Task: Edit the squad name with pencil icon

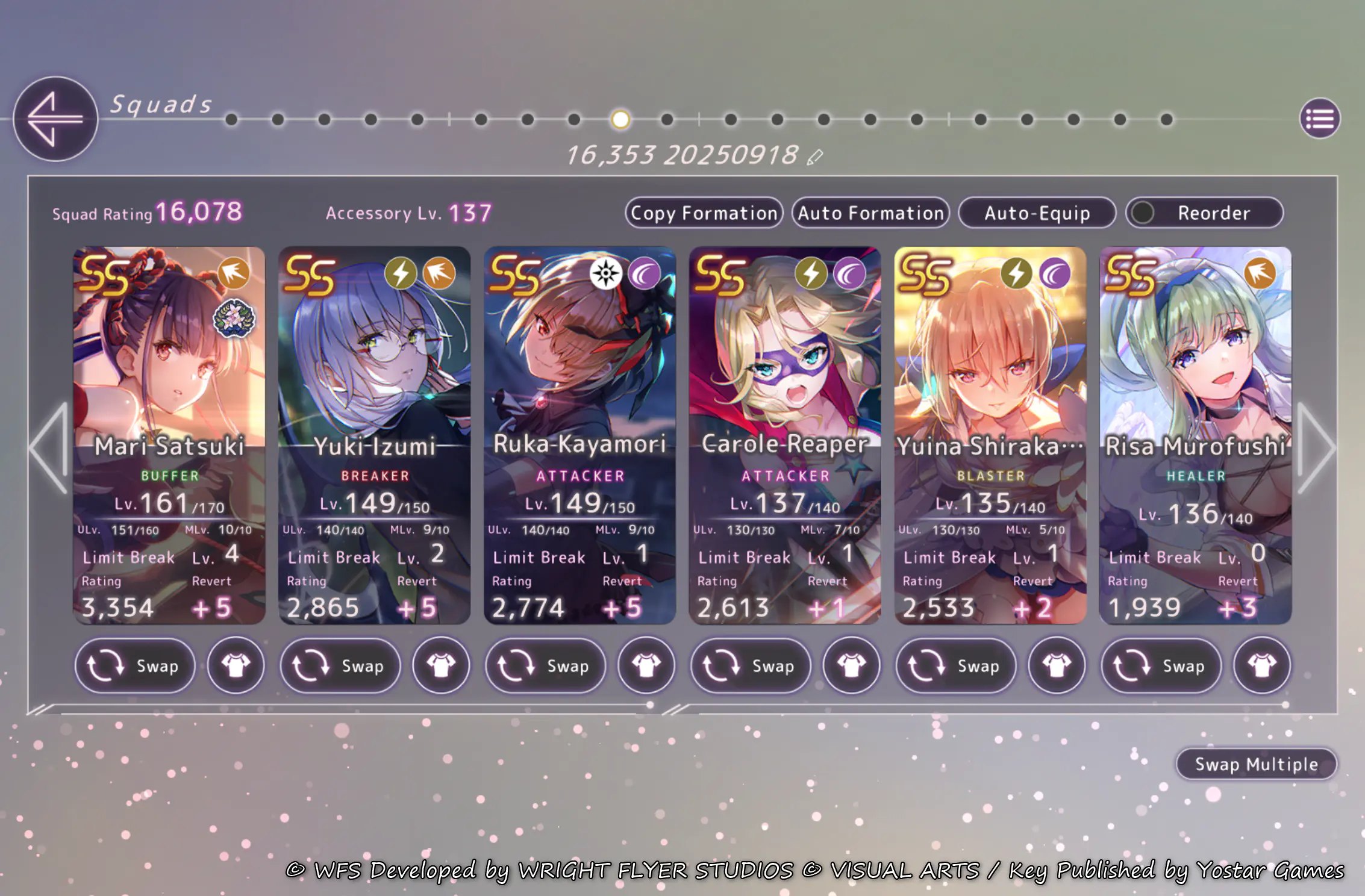Action: tap(814, 157)
